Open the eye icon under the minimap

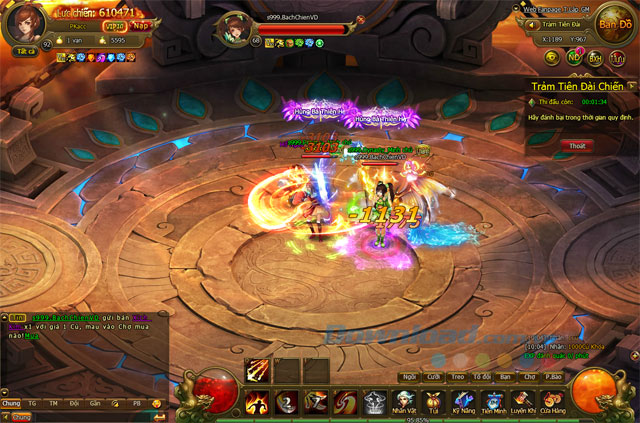[551, 58]
